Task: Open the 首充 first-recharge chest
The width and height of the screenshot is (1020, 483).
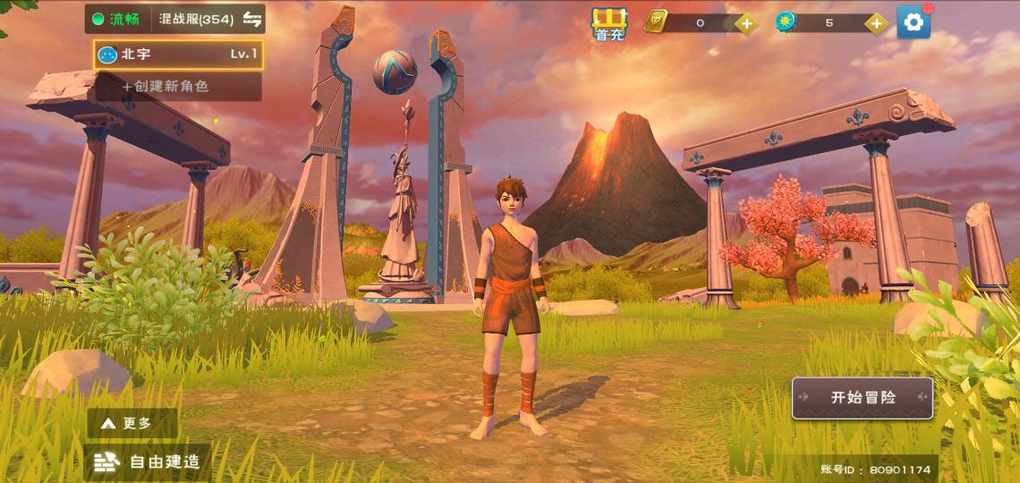Action: pyautogui.click(x=608, y=23)
